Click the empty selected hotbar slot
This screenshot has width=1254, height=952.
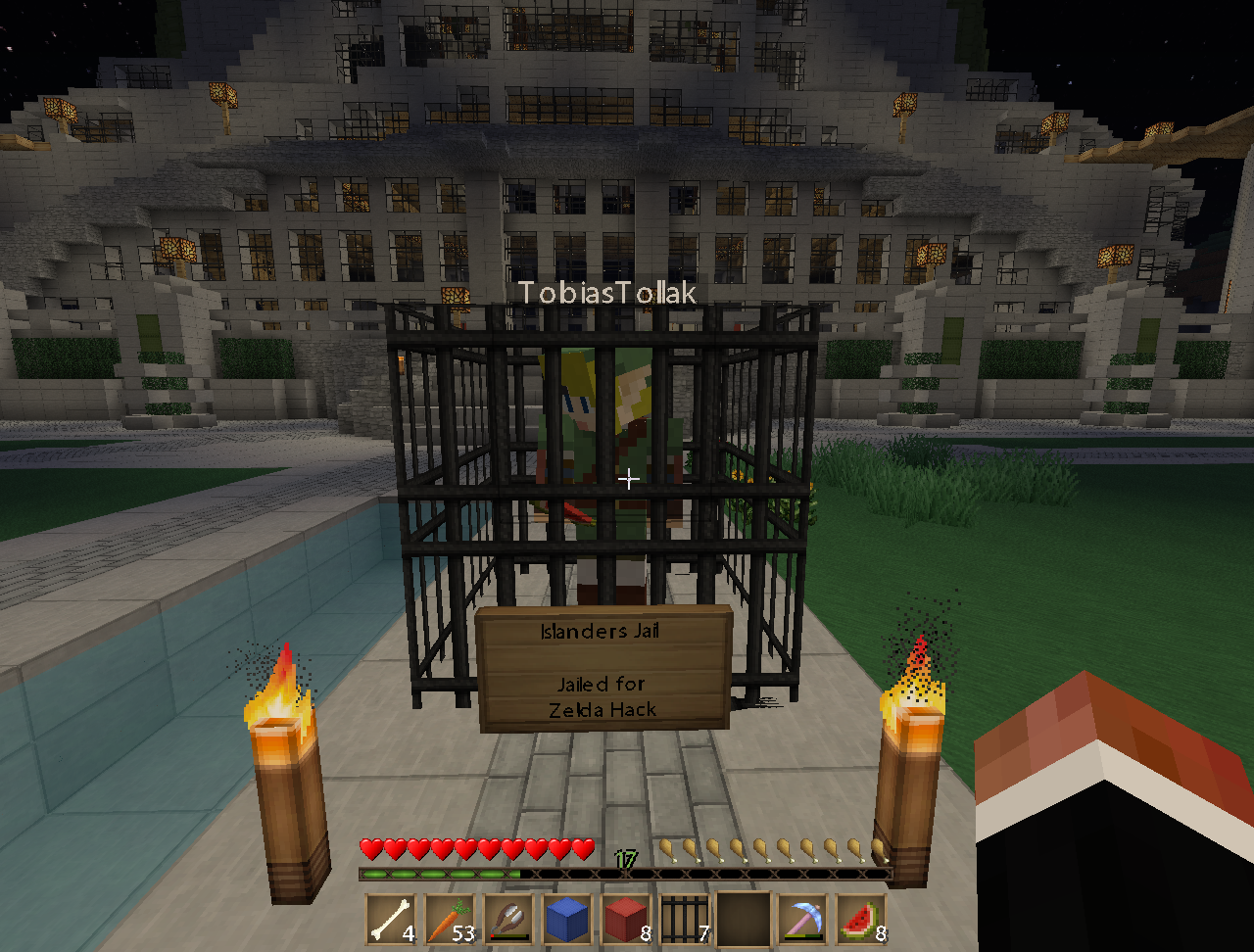coord(744,919)
